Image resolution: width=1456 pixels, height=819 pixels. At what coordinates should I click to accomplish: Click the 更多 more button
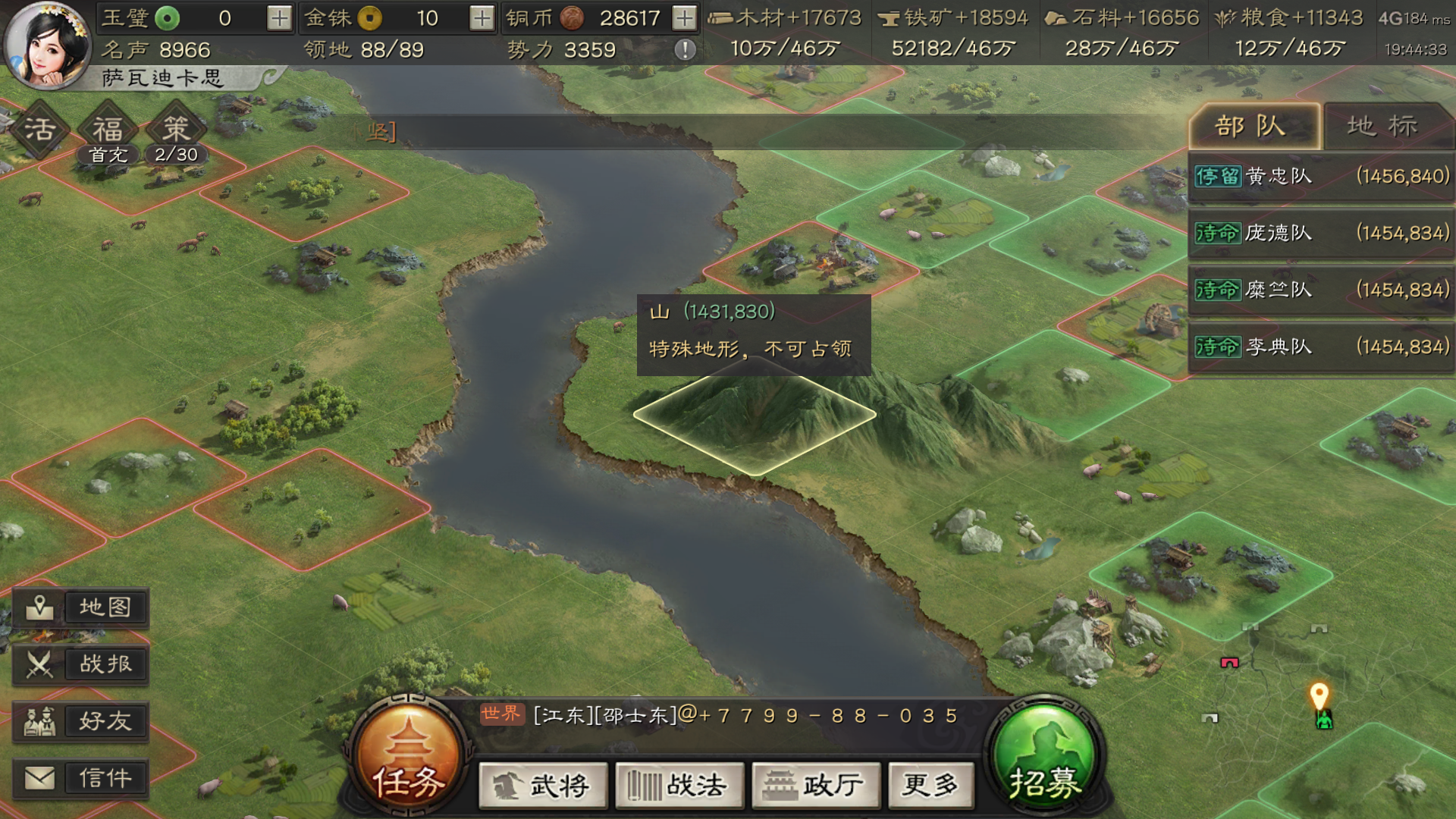tap(930, 786)
